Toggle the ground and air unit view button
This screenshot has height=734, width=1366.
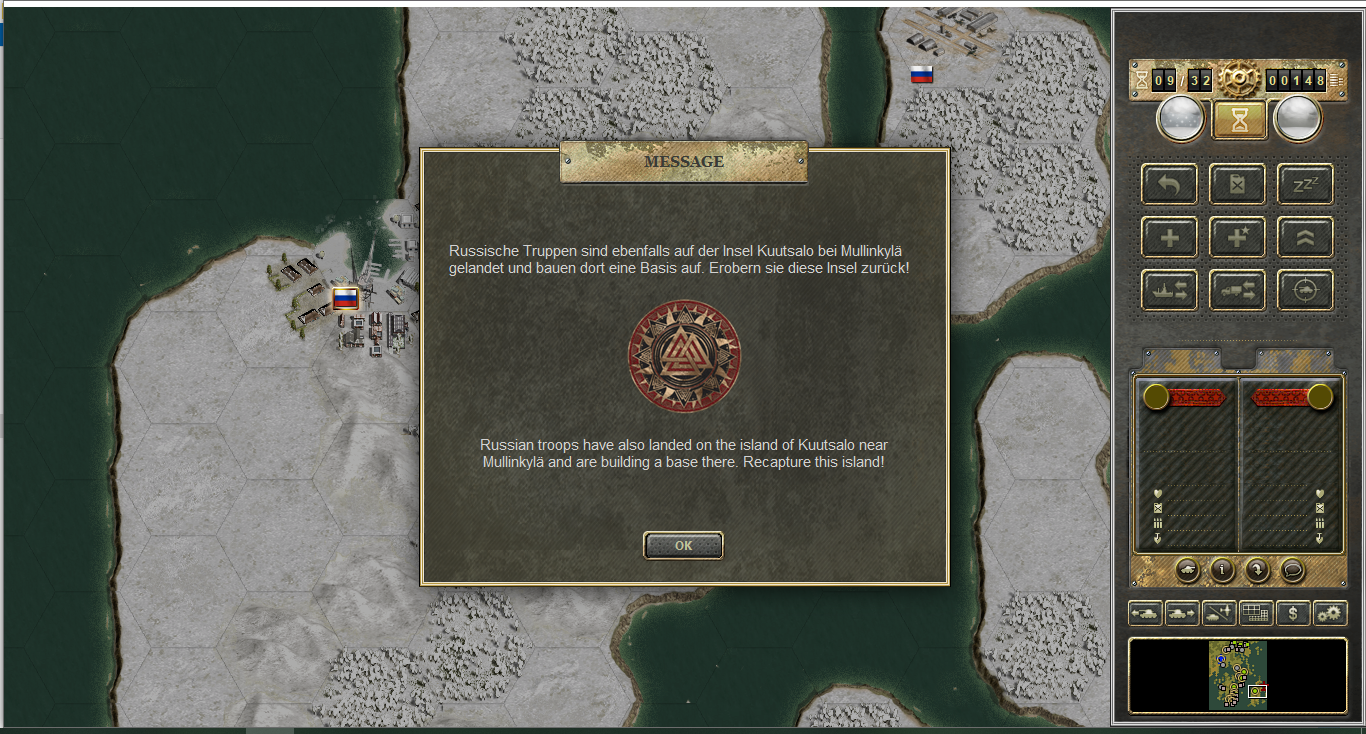pos(1219,612)
